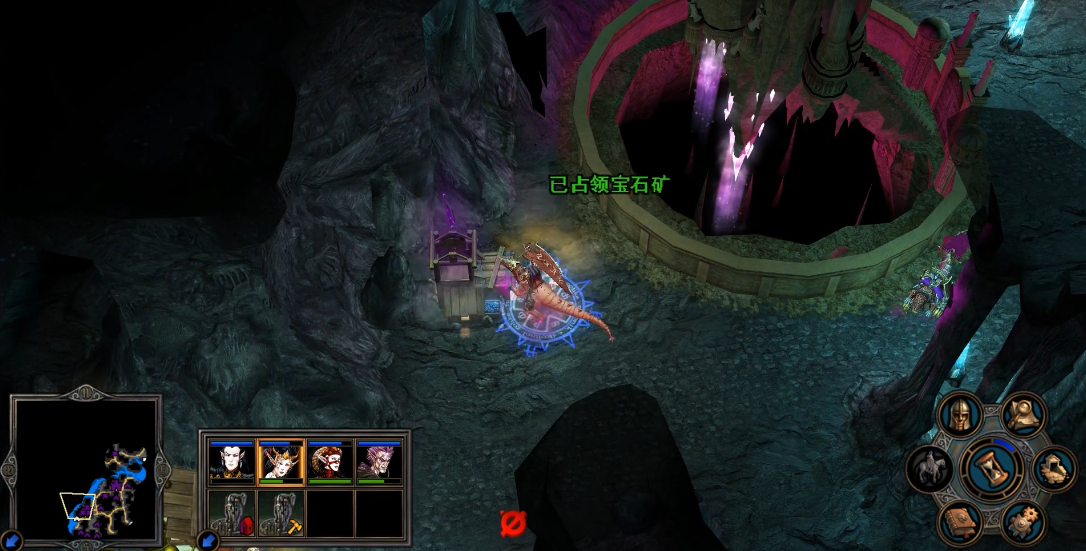
Task: Select the red-masked hero portrait
Action: [330, 462]
